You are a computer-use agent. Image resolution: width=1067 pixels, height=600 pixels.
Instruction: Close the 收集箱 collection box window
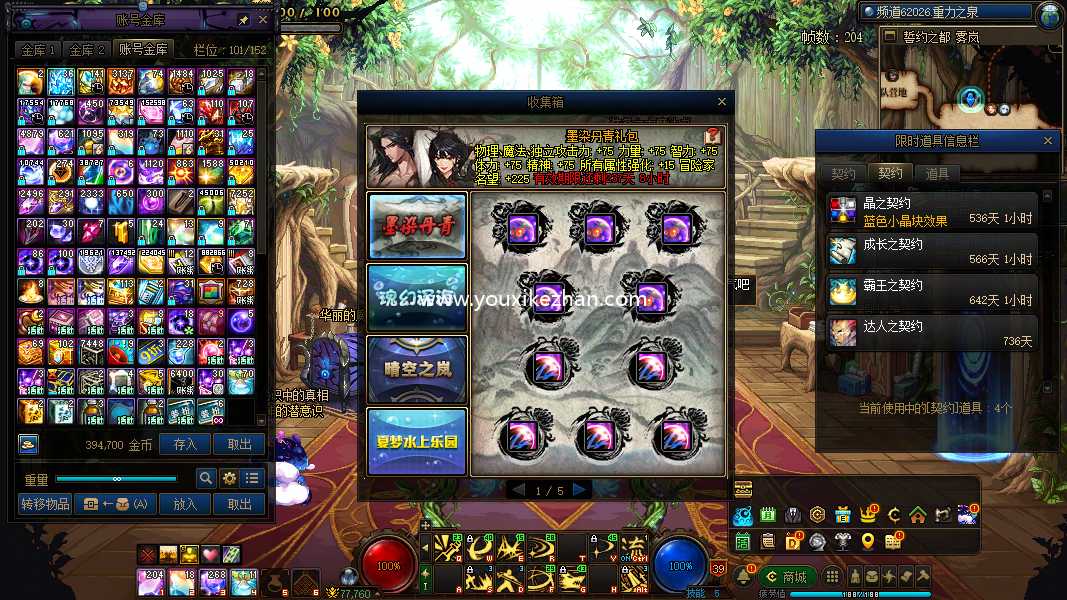point(722,102)
